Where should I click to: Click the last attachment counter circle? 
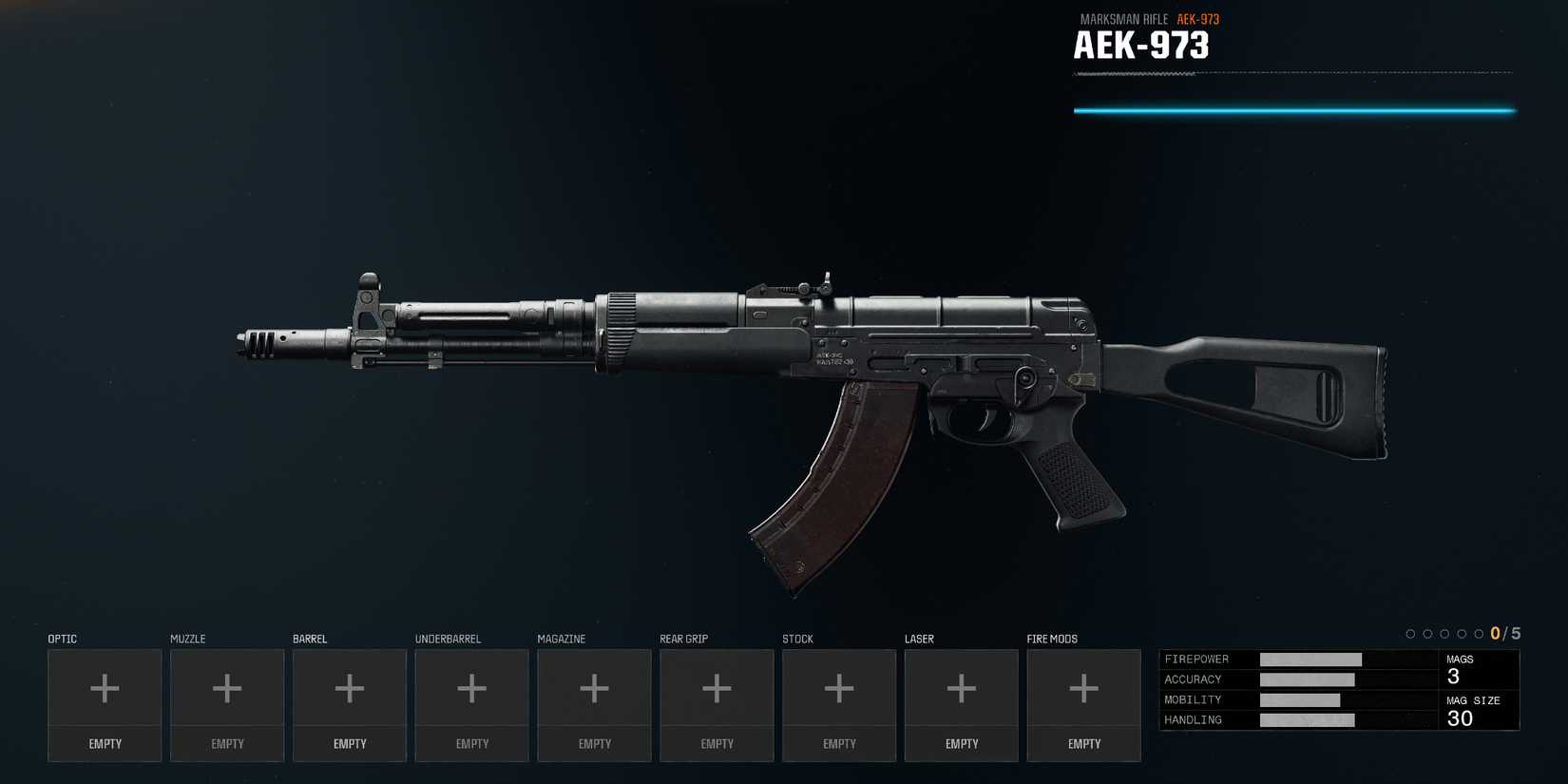click(1479, 633)
